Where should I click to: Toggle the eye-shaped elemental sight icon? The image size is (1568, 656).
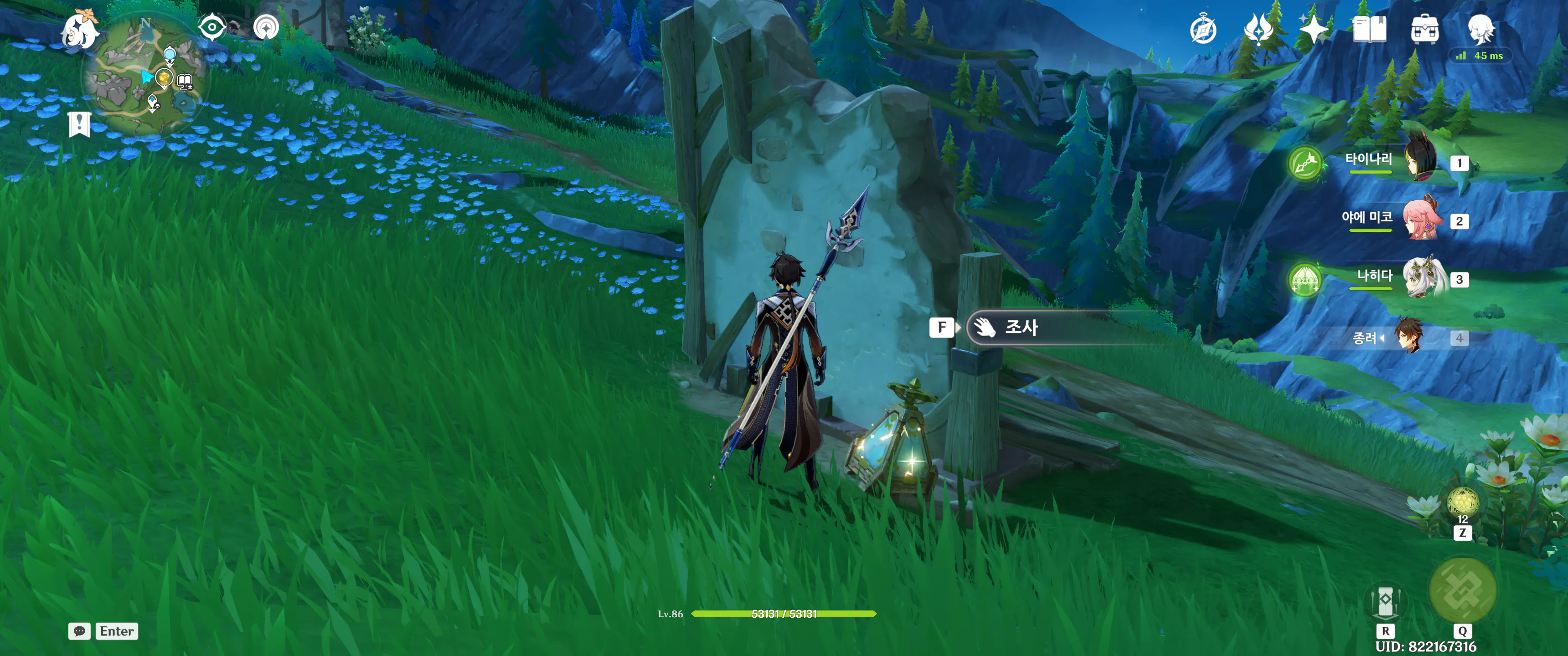point(211,27)
